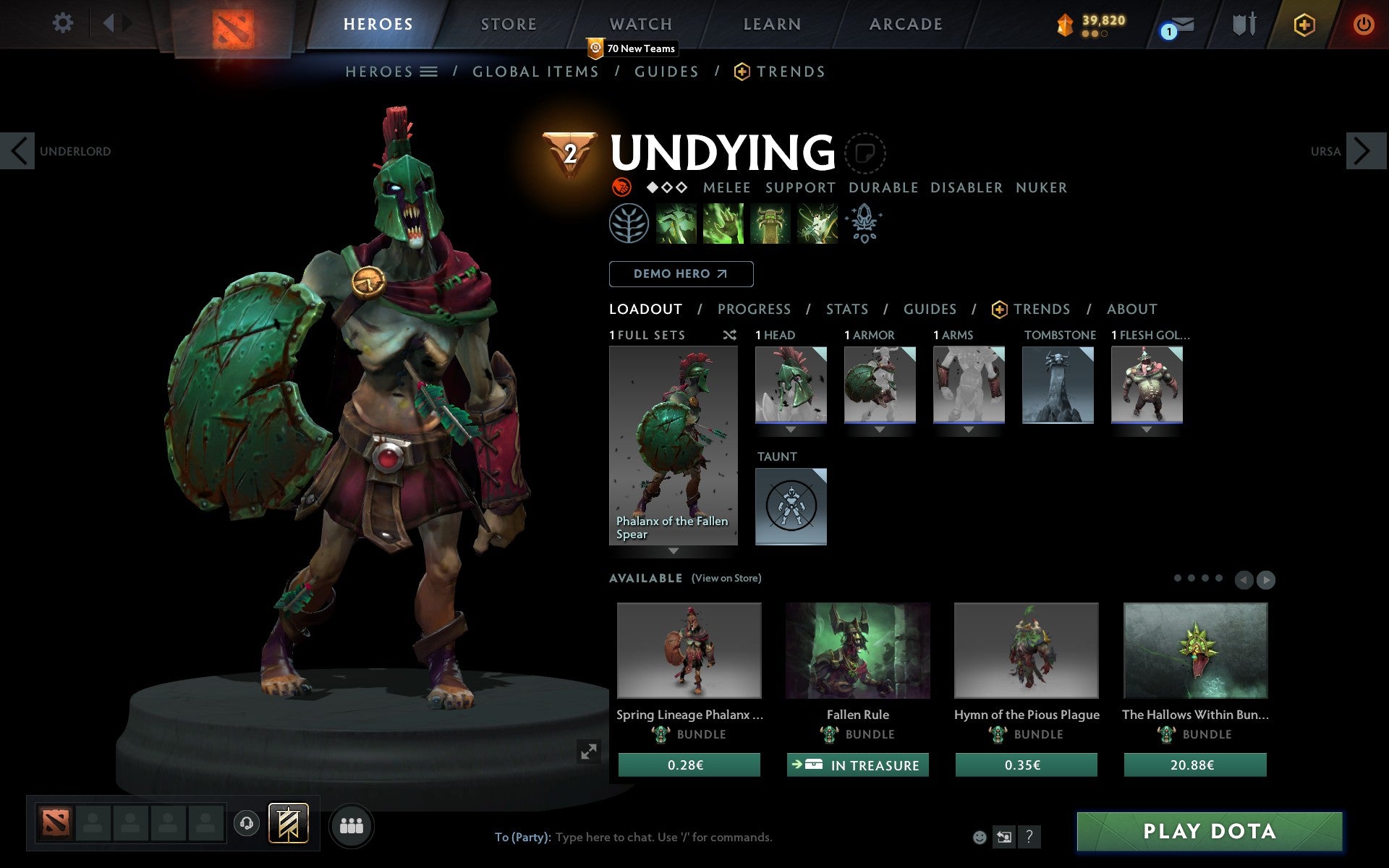
Task: Switch to the STATS tab
Action: coord(846,310)
